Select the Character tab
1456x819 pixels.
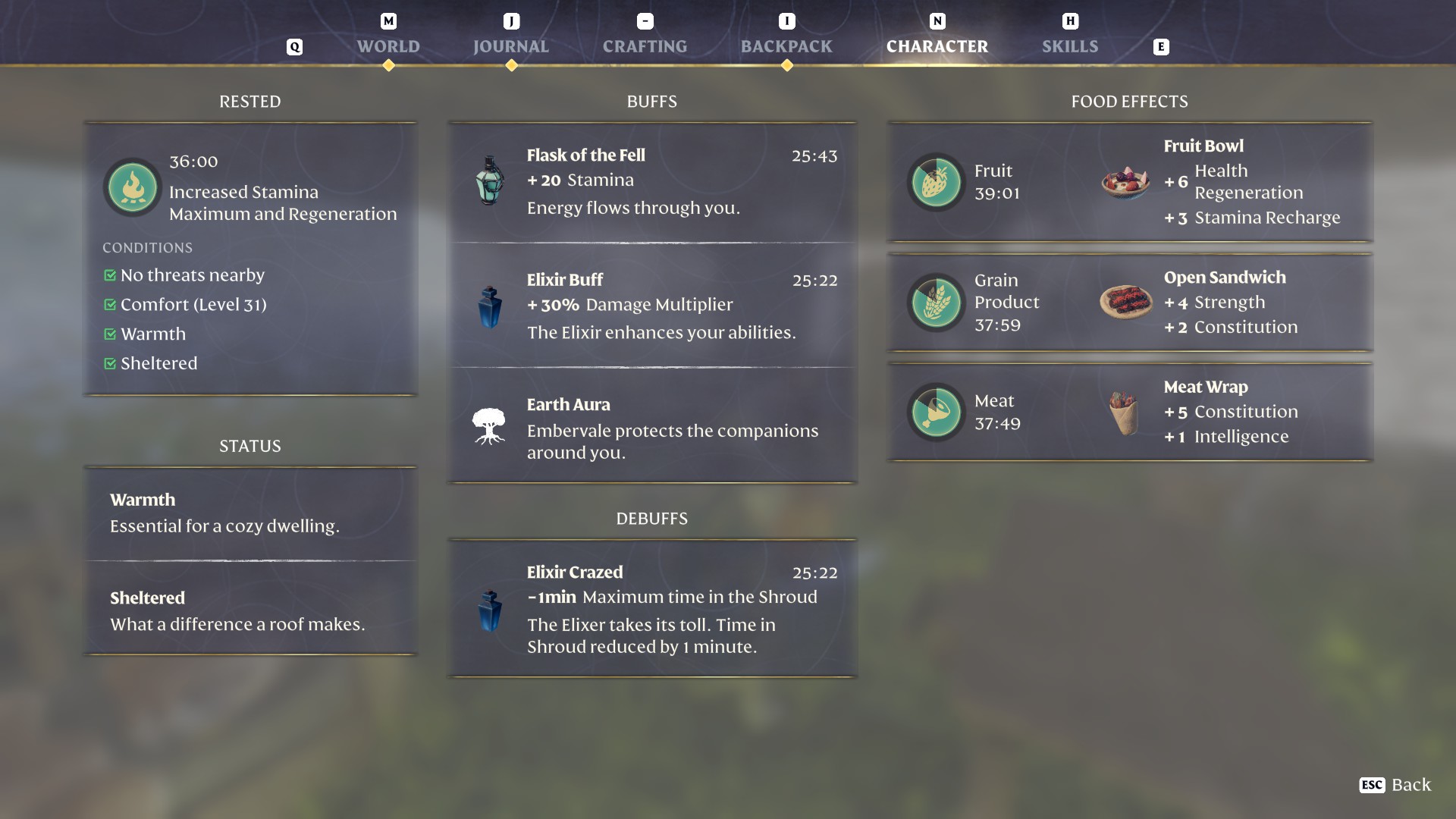tap(937, 46)
